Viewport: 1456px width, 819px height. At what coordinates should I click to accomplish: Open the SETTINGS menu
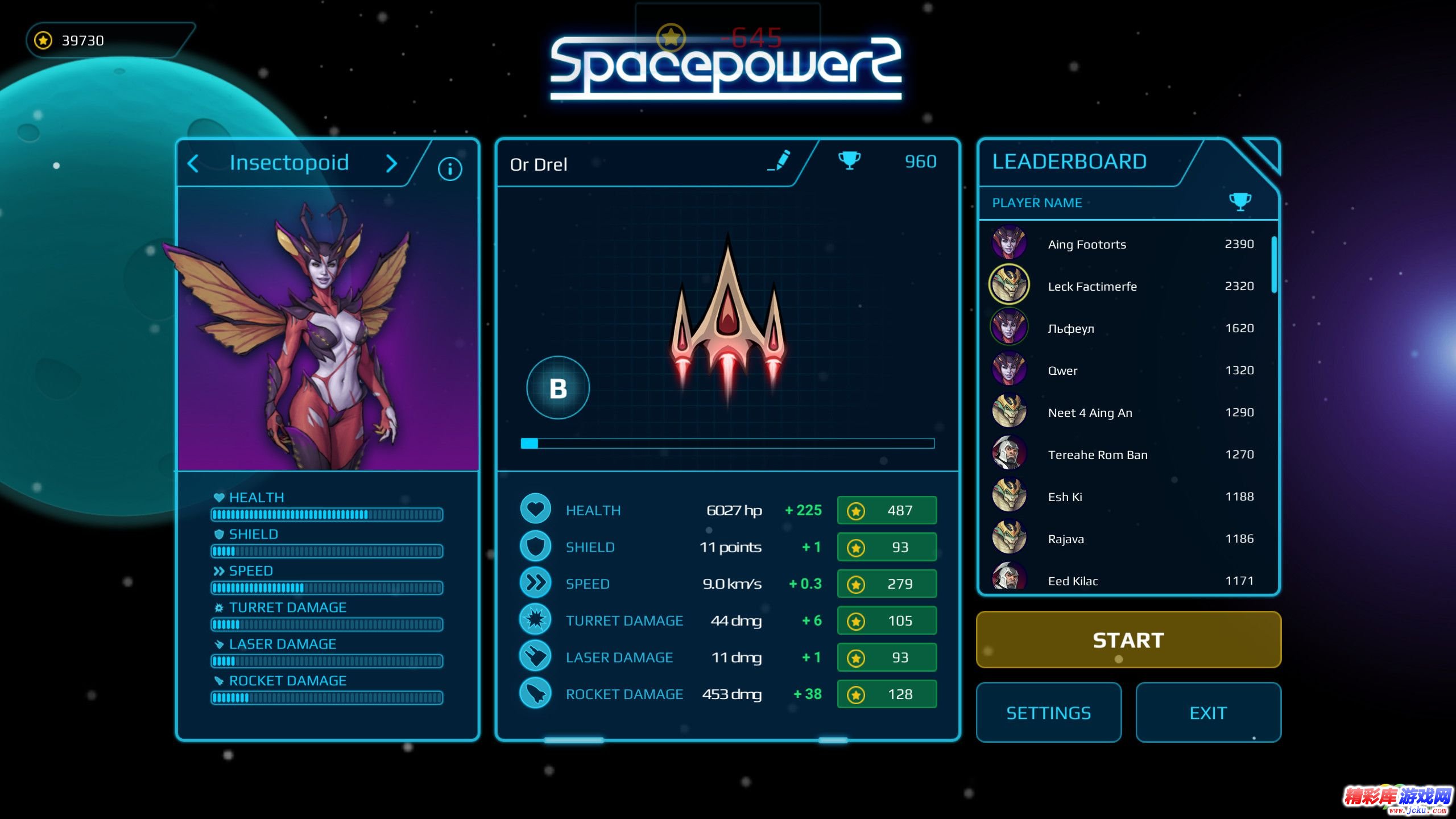coord(1048,713)
